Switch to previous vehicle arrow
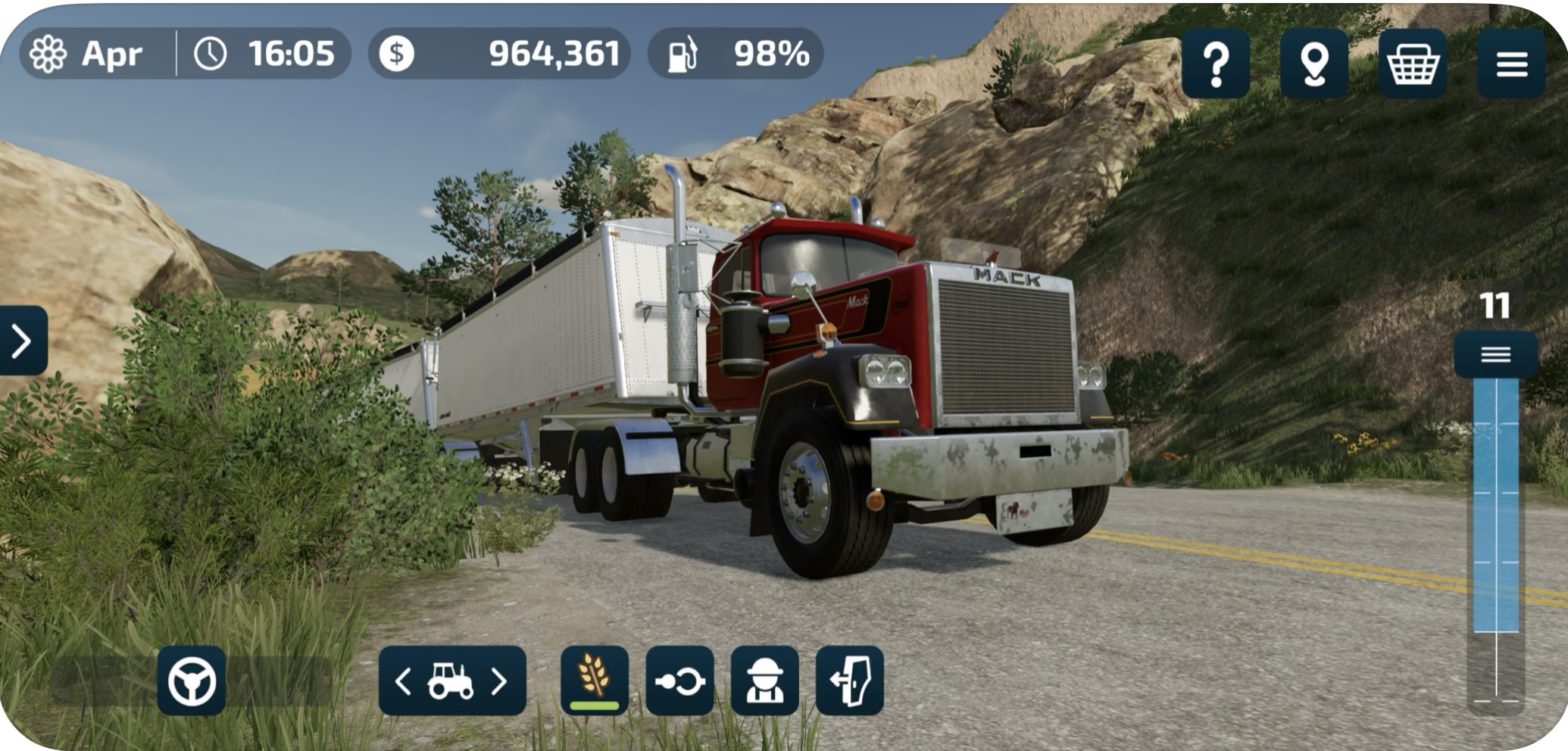This screenshot has width=1568, height=751. click(x=404, y=681)
